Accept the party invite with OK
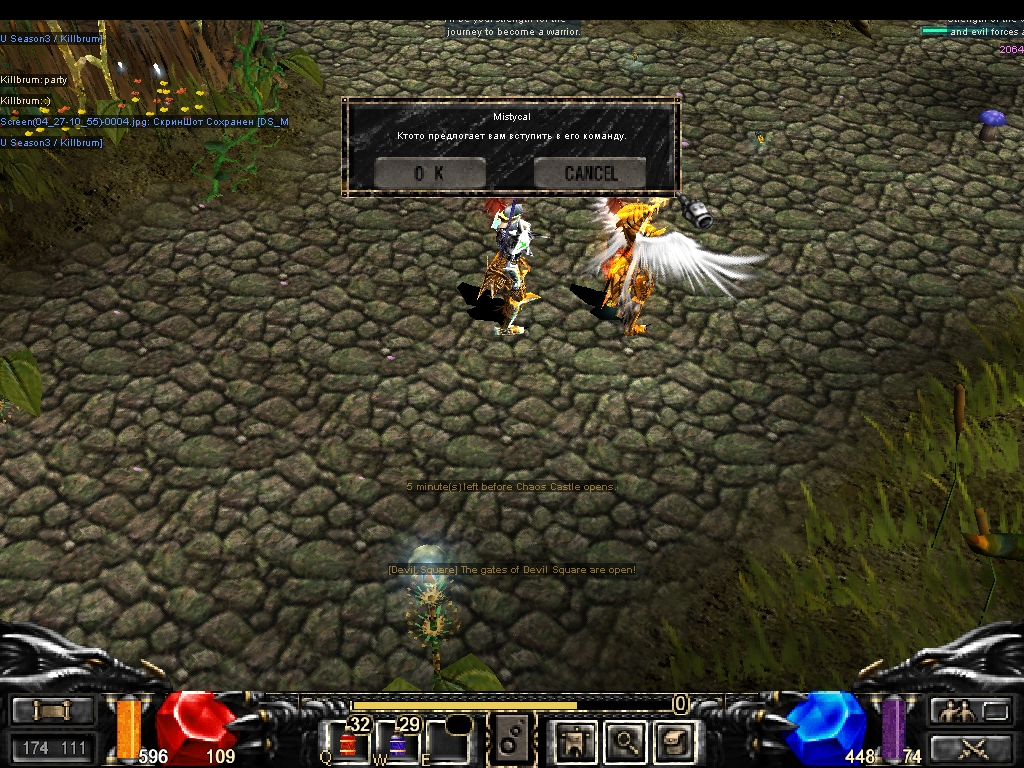 point(429,173)
